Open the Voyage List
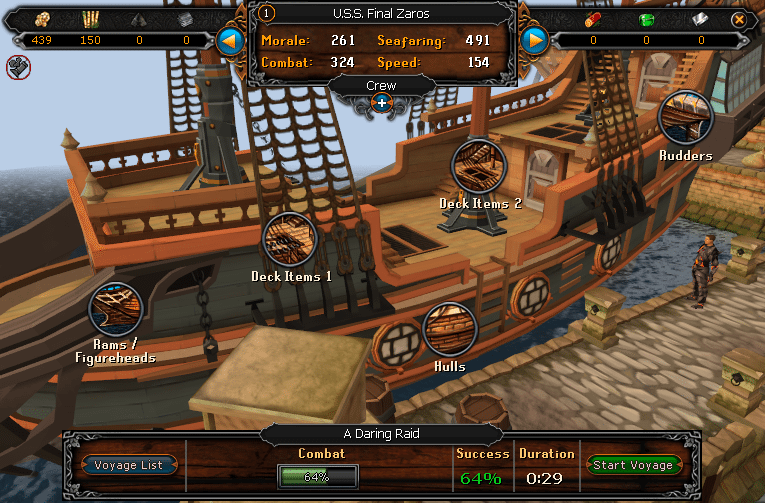 [130, 465]
